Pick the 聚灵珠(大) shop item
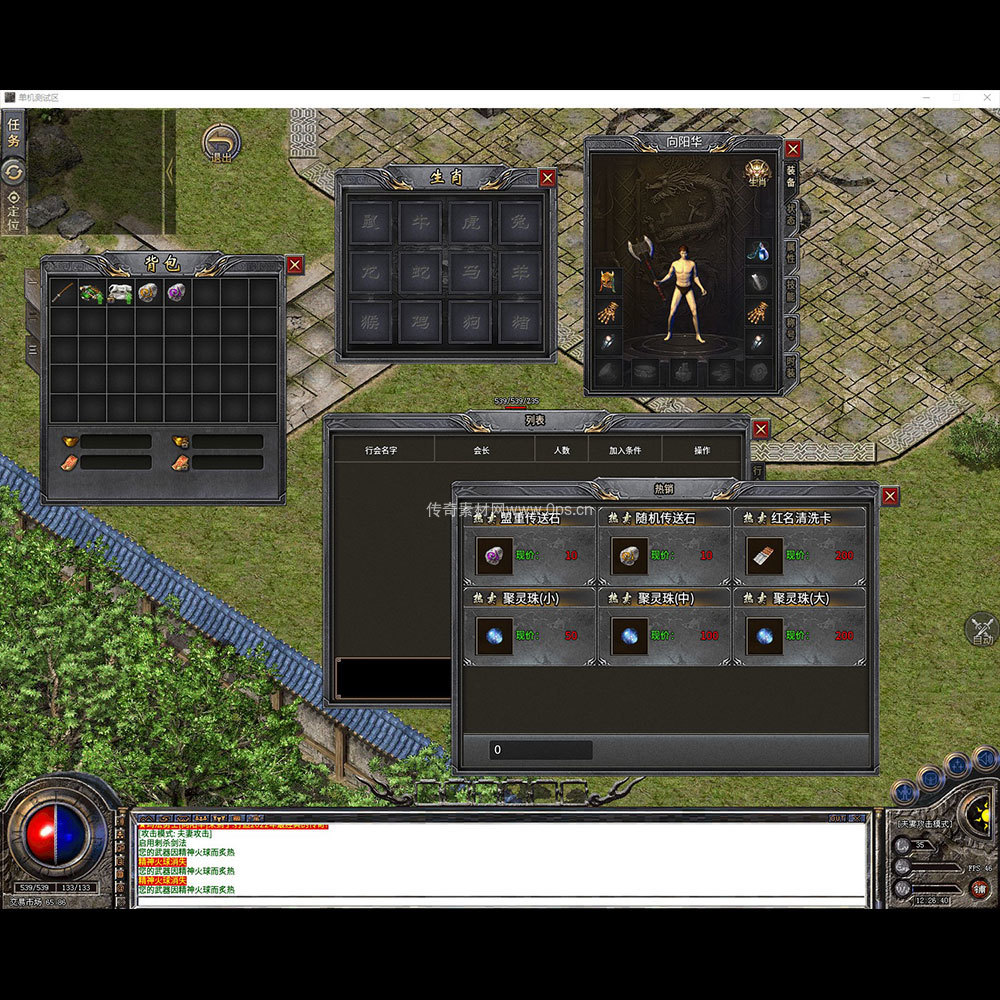The height and width of the screenshot is (1000, 1000). (765, 635)
